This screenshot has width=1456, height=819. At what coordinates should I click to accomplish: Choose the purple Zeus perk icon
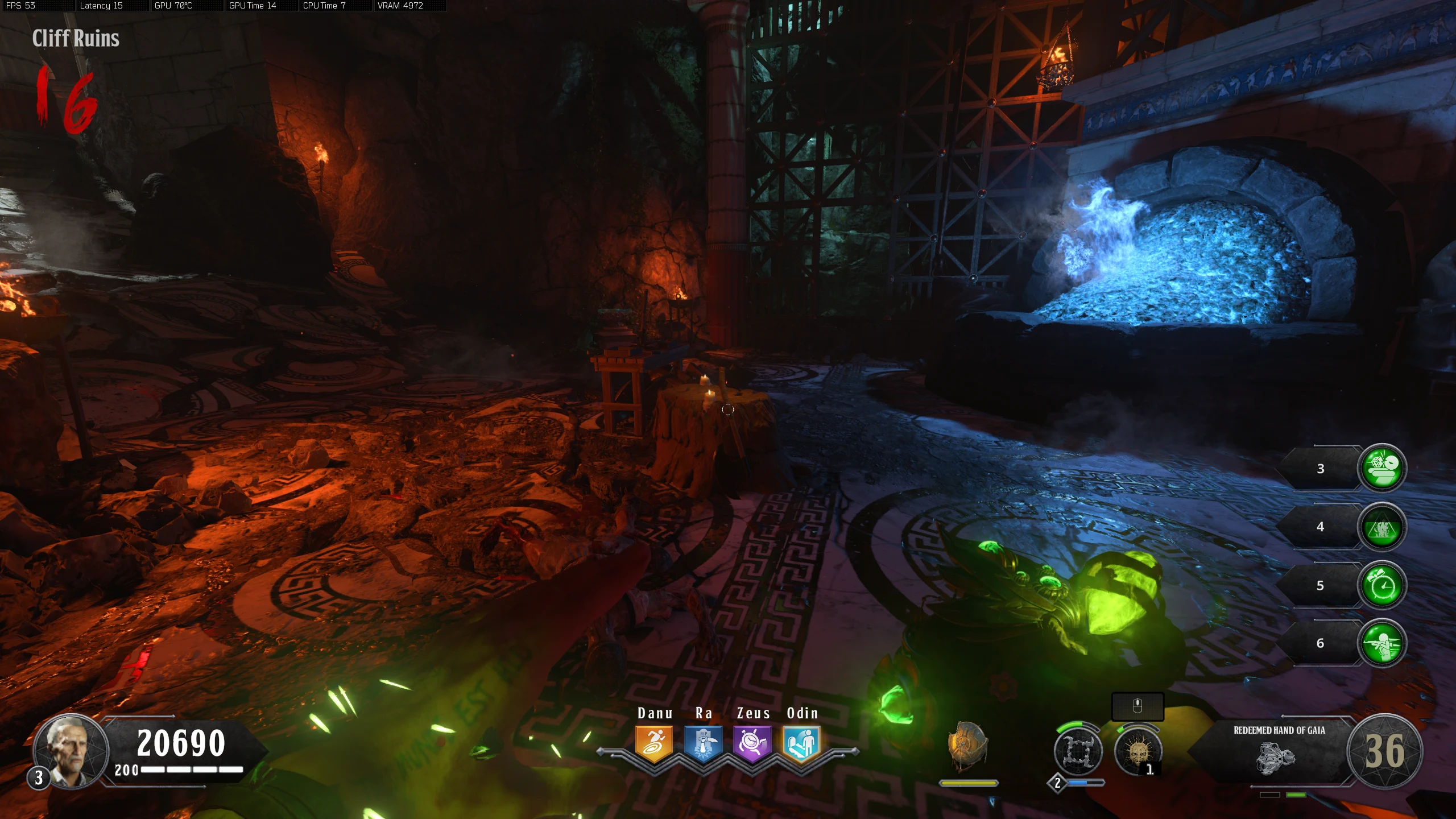pos(752,743)
